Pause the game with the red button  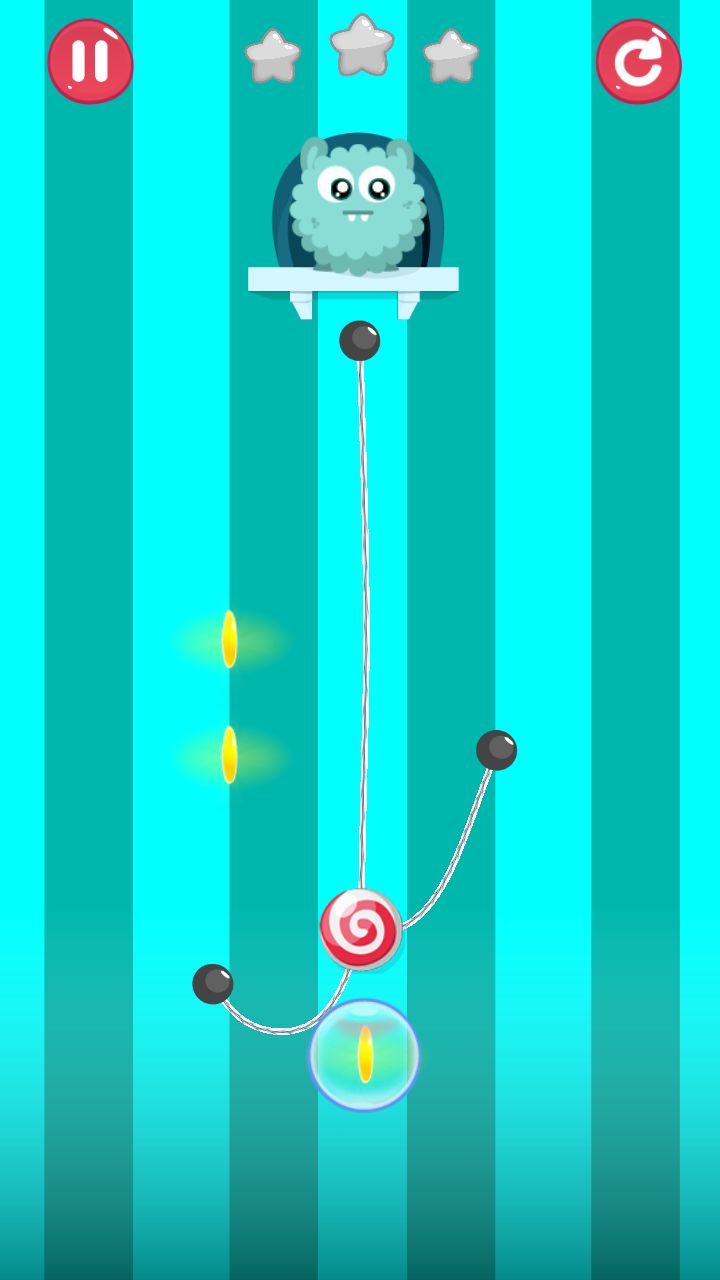(x=90, y=61)
